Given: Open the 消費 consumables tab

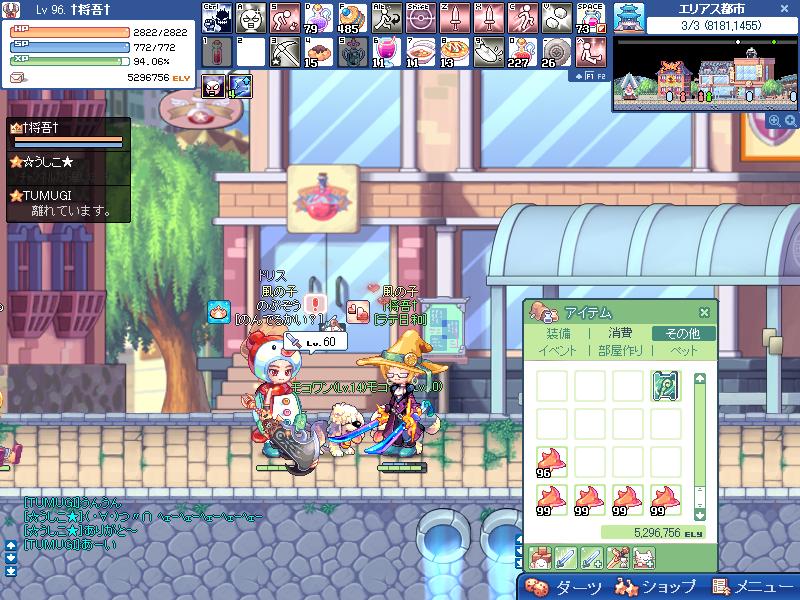Looking at the screenshot, I should pyautogui.click(x=620, y=333).
